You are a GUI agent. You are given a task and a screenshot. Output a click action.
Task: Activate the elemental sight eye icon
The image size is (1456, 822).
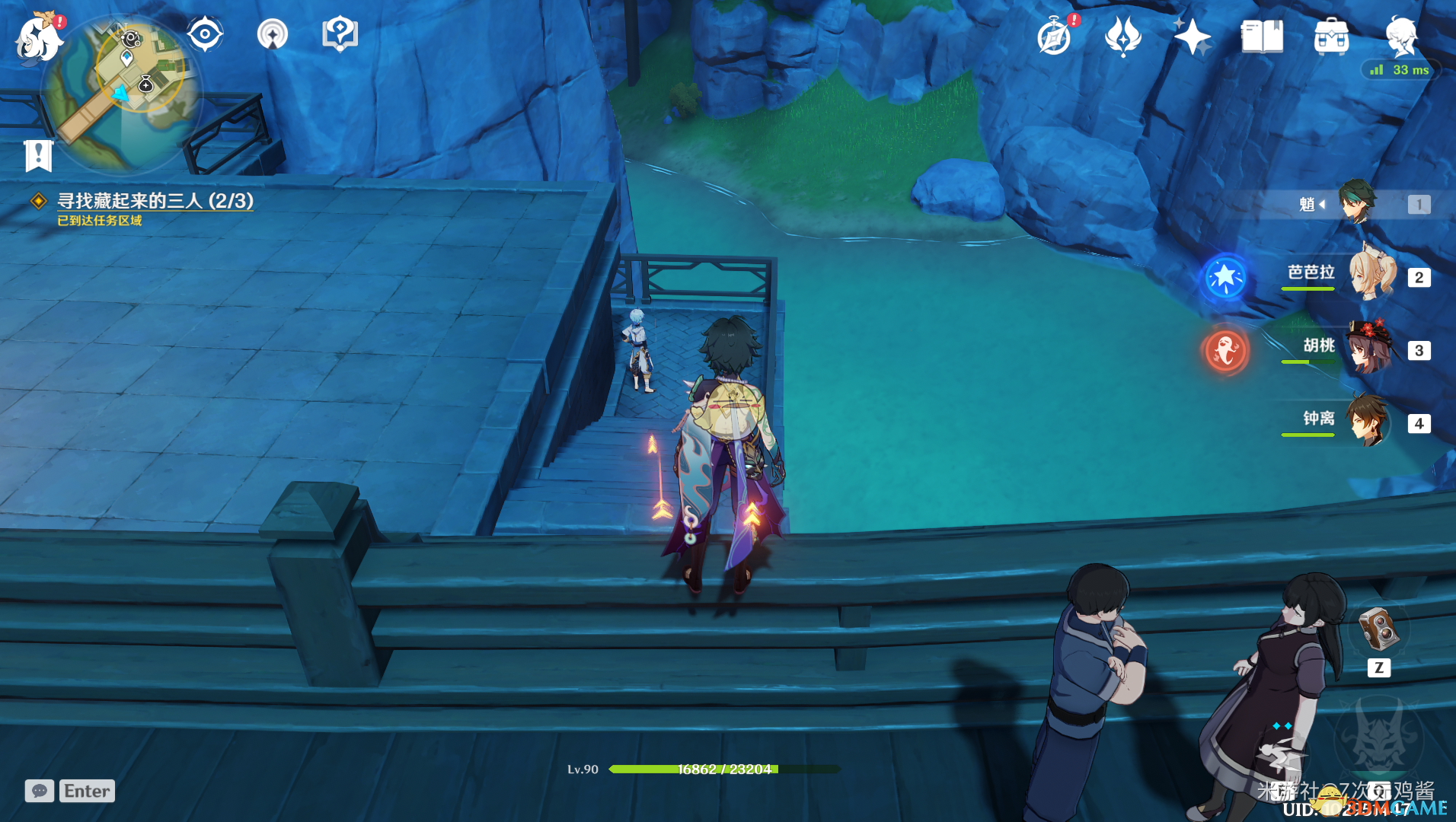click(x=205, y=34)
